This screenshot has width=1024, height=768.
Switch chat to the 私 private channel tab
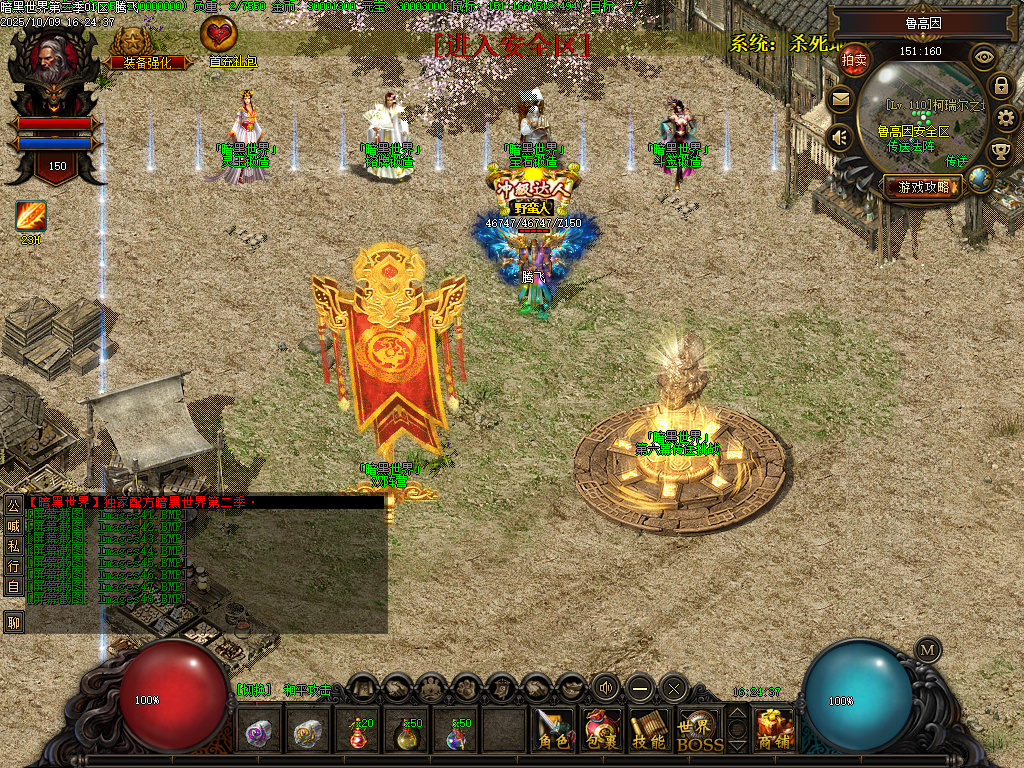click(x=14, y=546)
